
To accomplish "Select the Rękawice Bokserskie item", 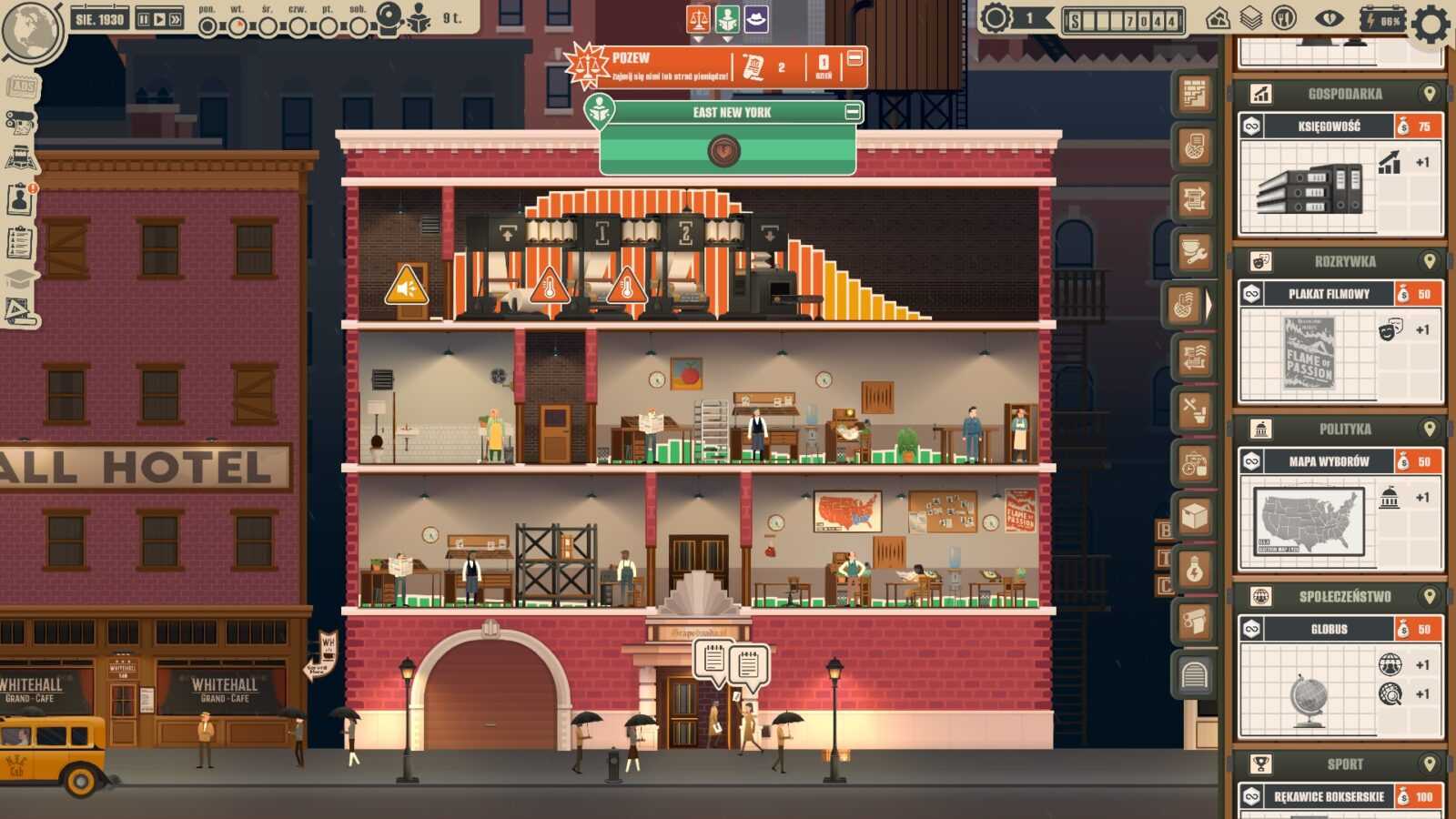I will [x=1329, y=796].
